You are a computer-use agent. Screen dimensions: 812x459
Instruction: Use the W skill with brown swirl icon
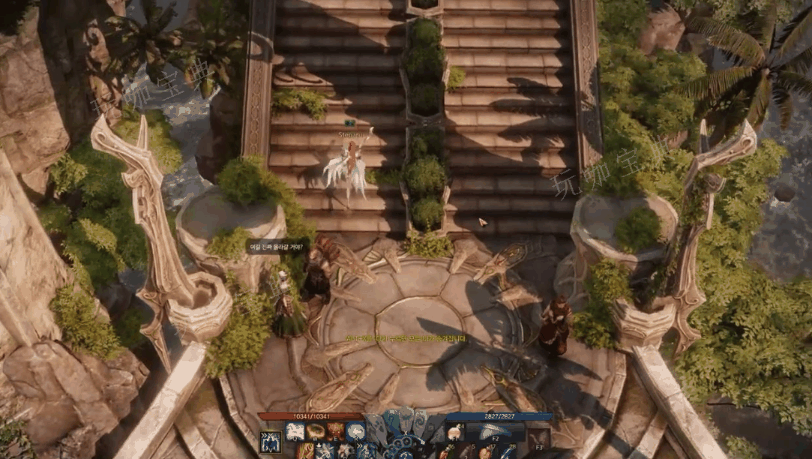(x=316, y=432)
